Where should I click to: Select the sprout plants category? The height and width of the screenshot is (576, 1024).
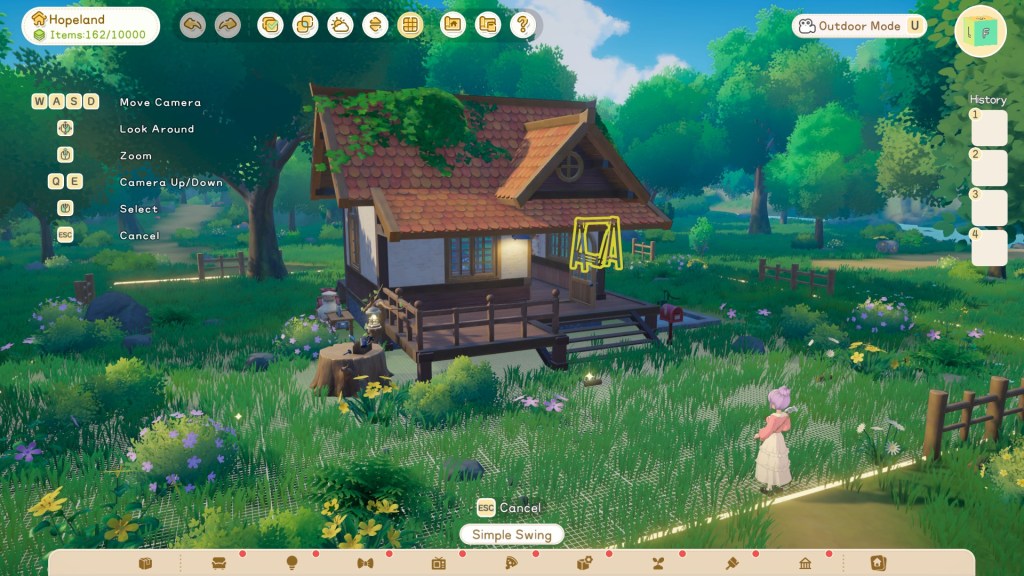(x=658, y=564)
